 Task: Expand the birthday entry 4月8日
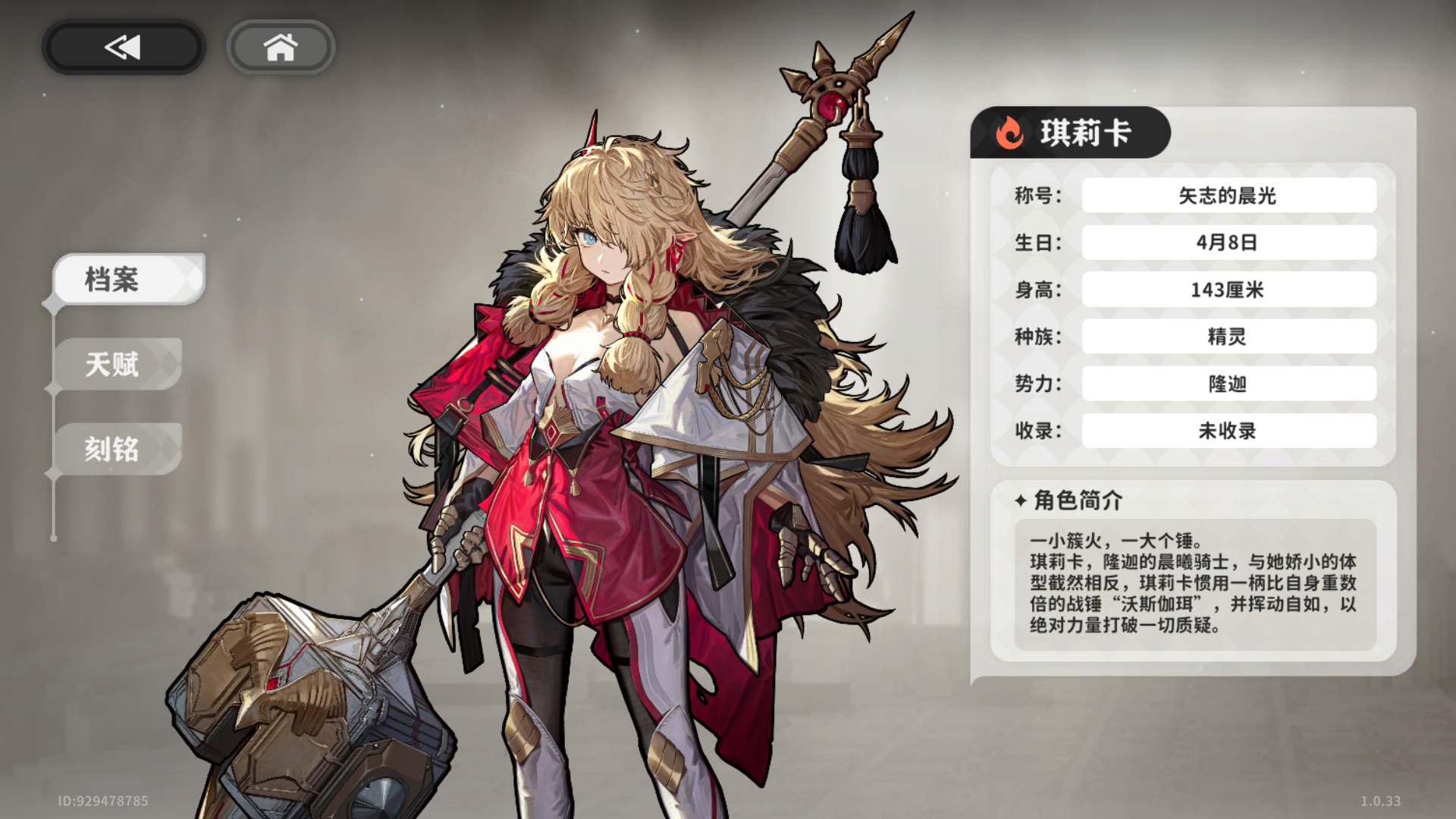[x=1228, y=242]
